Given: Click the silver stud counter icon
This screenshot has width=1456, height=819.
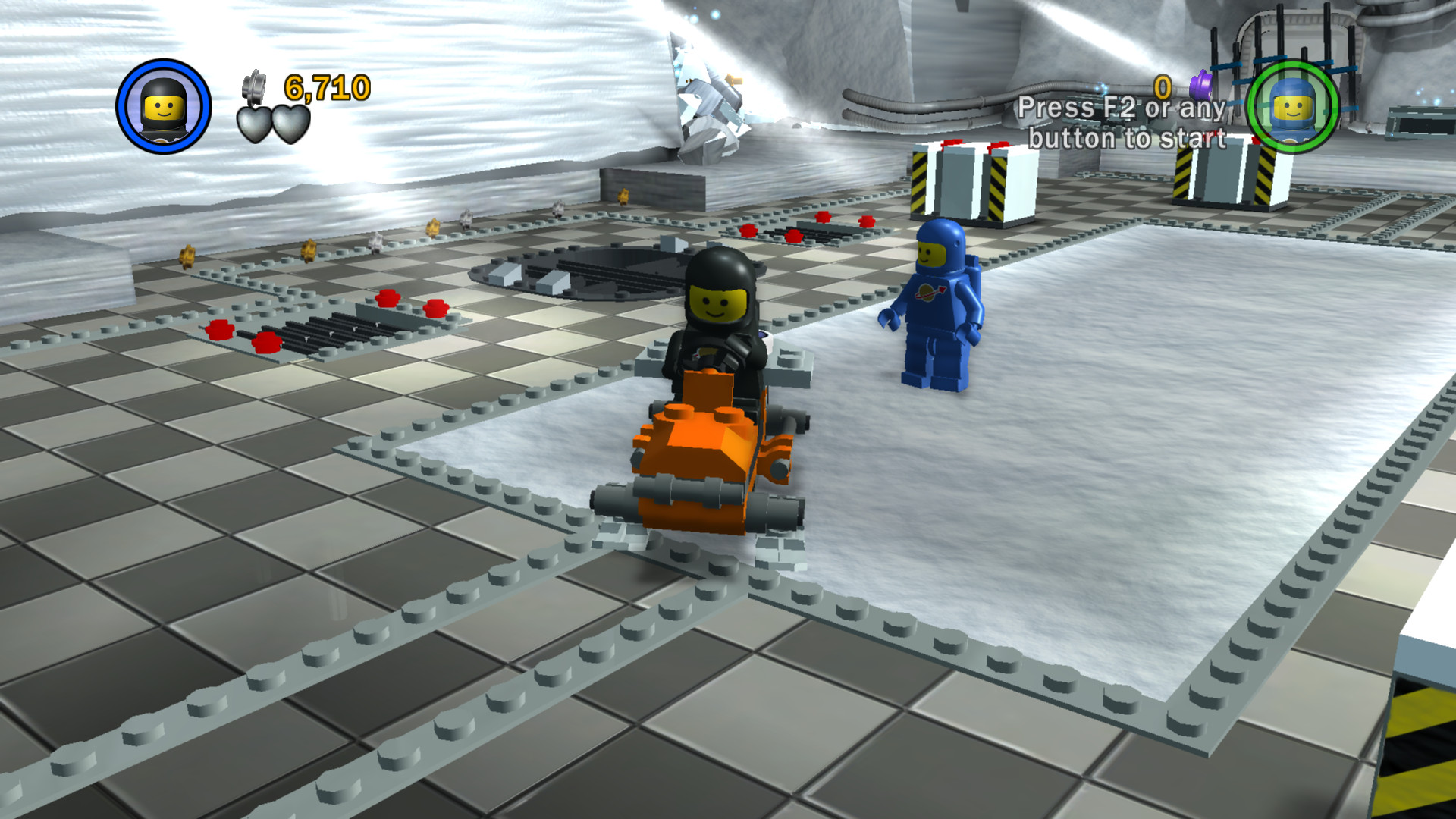Looking at the screenshot, I should (254, 87).
